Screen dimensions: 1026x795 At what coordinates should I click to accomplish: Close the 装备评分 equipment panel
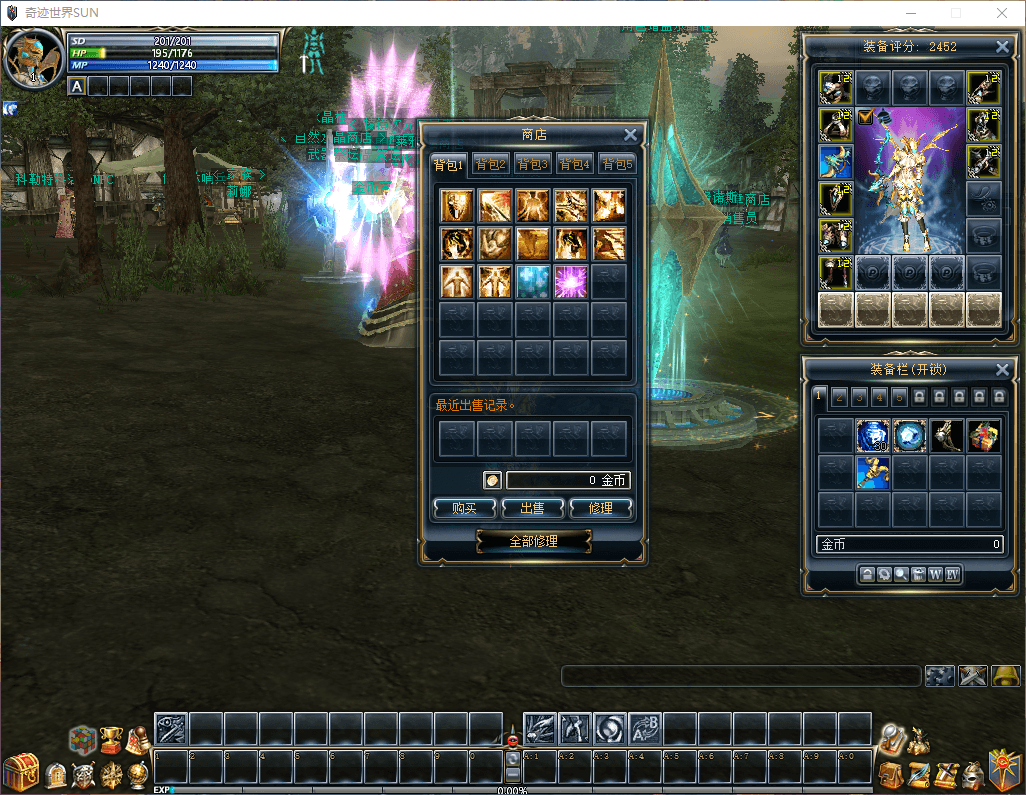pyautogui.click(x=1003, y=46)
